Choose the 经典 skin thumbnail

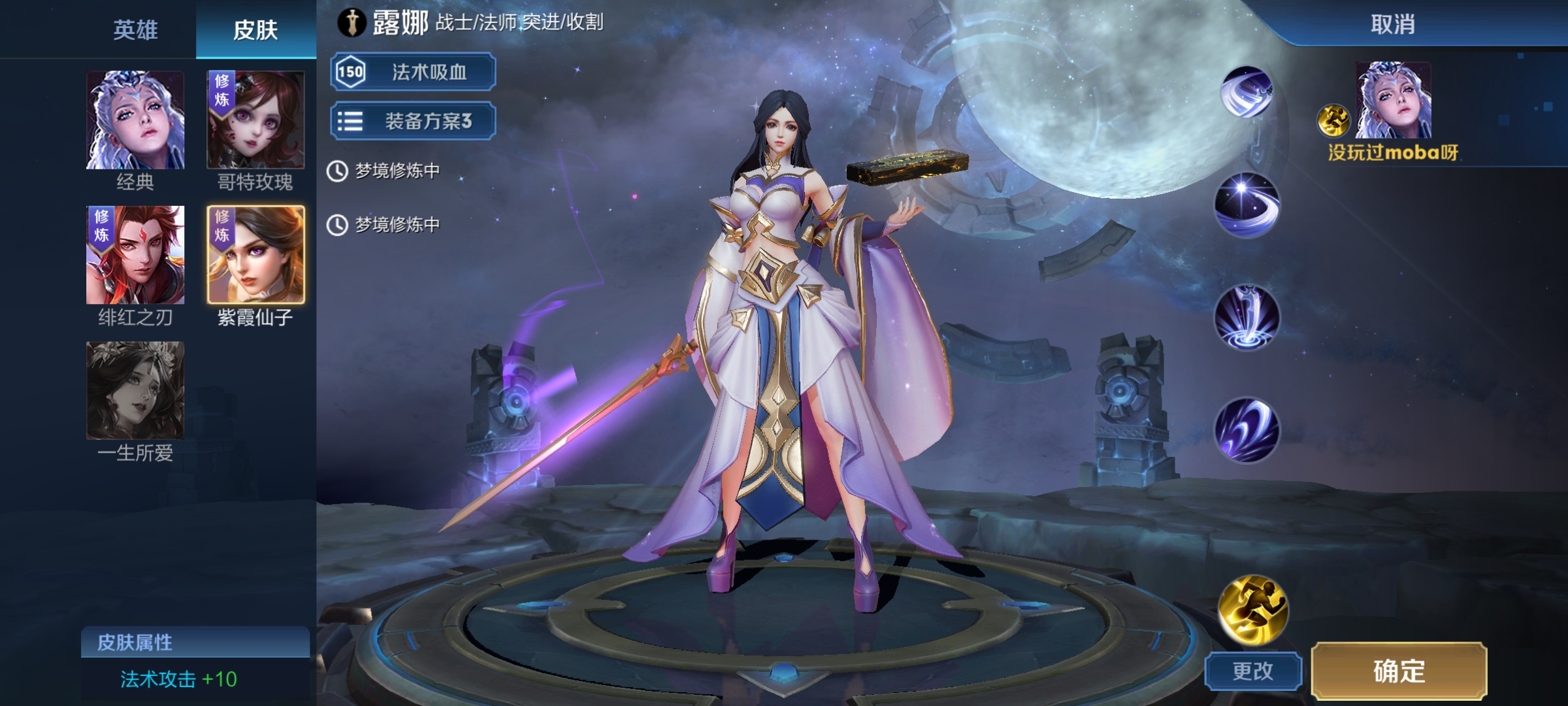[x=135, y=120]
